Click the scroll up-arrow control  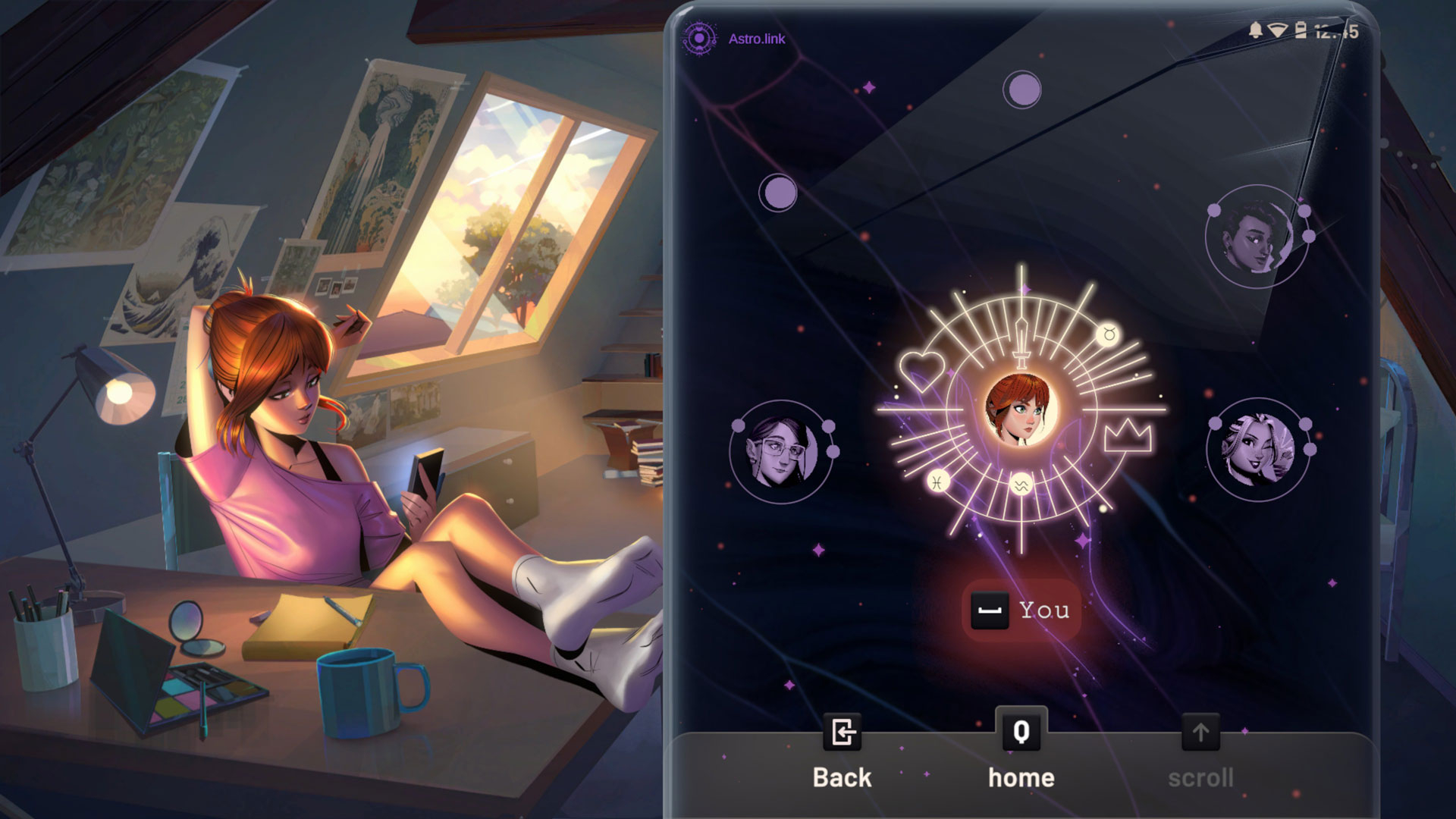(1200, 733)
